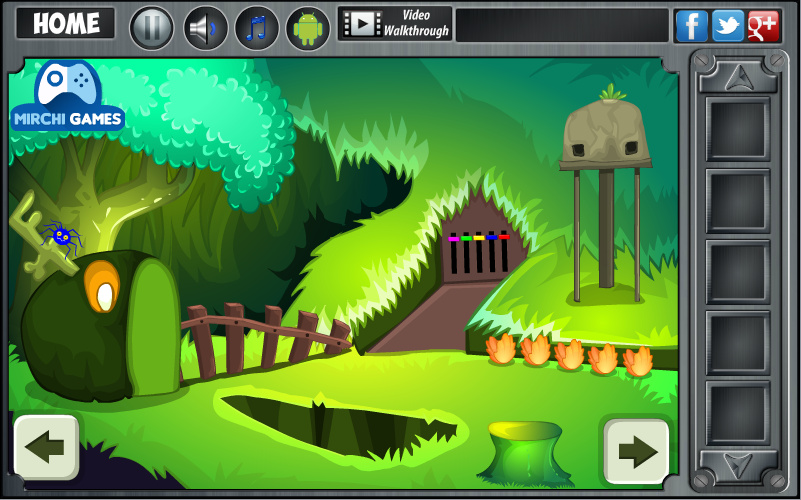This screenshot has height=500, width=801.
Task: Toggle the sound effects speaker
Action: pos(205,28)
